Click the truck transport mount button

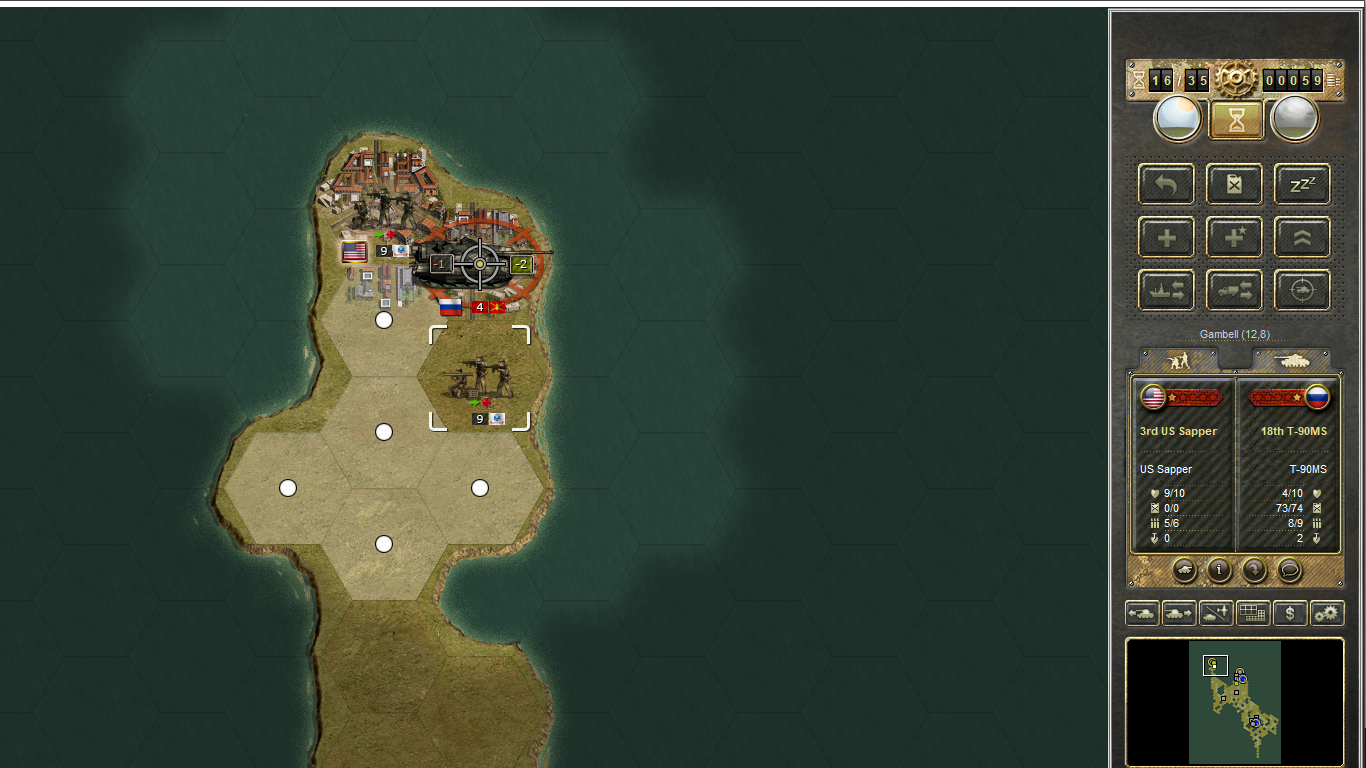coord(1234,291)
